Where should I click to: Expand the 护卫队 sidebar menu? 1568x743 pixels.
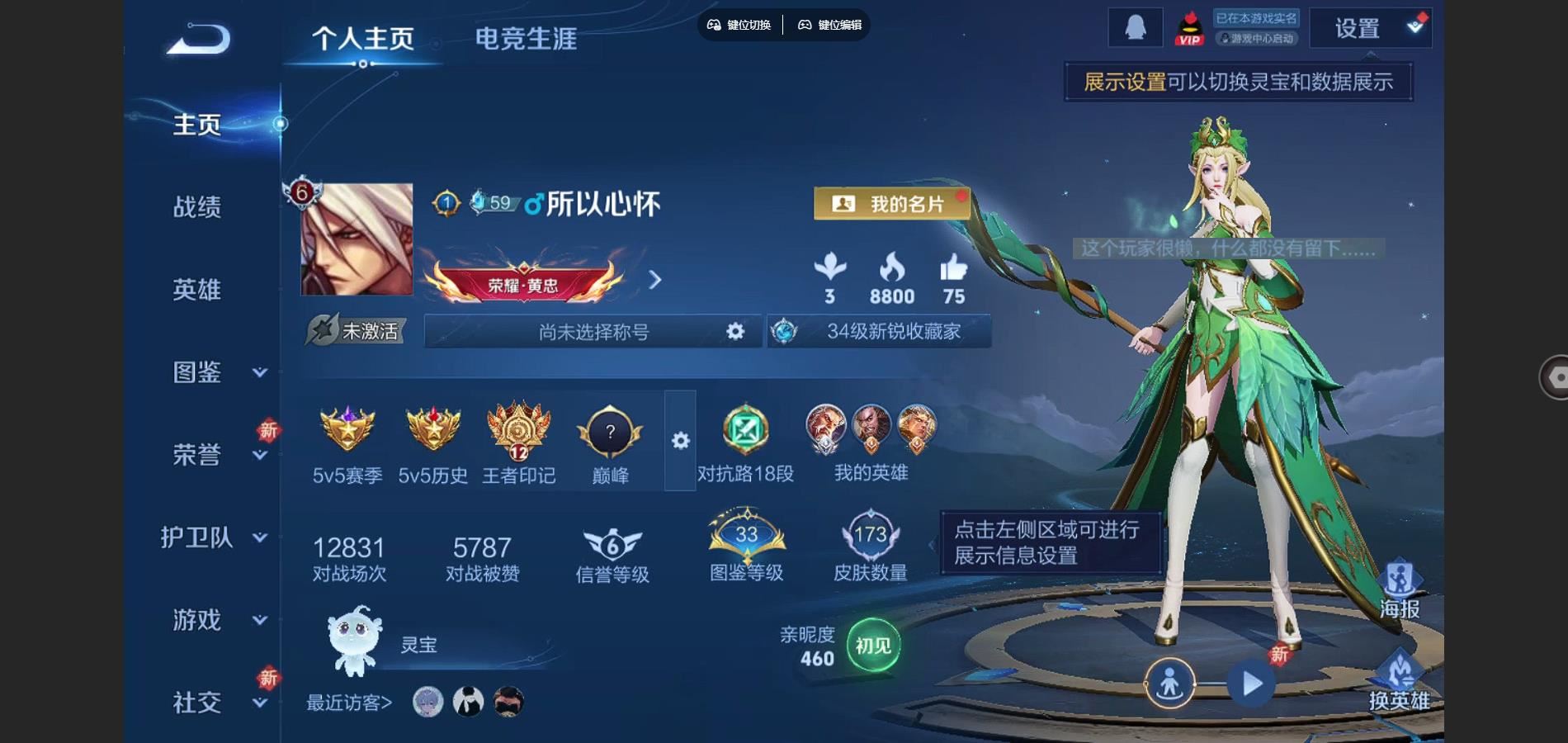[x=213, y=537]
